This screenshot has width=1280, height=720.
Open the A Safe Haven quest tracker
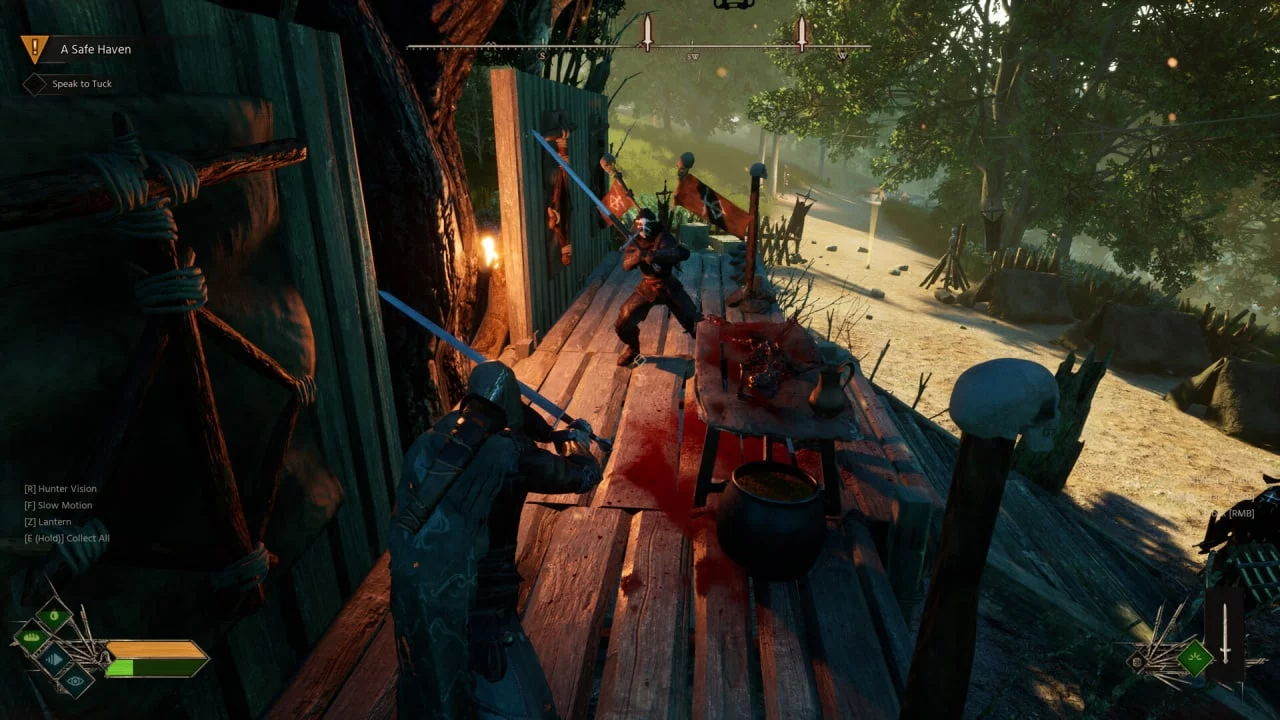95,49
